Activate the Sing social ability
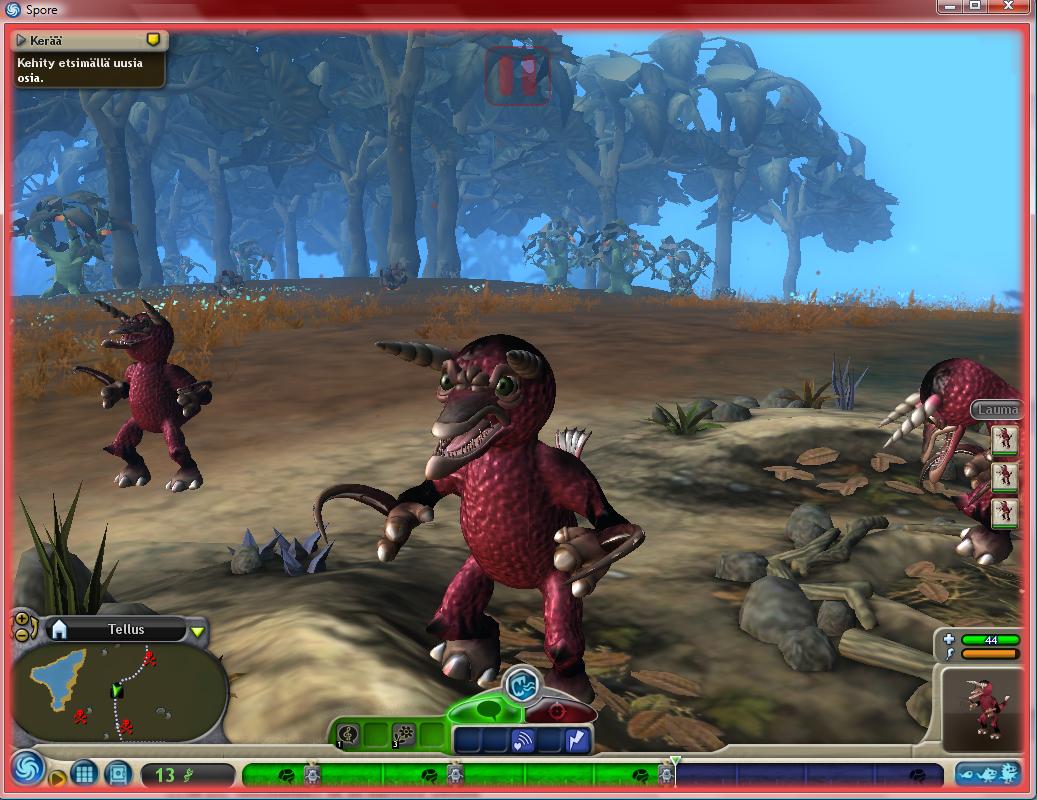This screenshot has height=800, width=1037. click(348, 736)
